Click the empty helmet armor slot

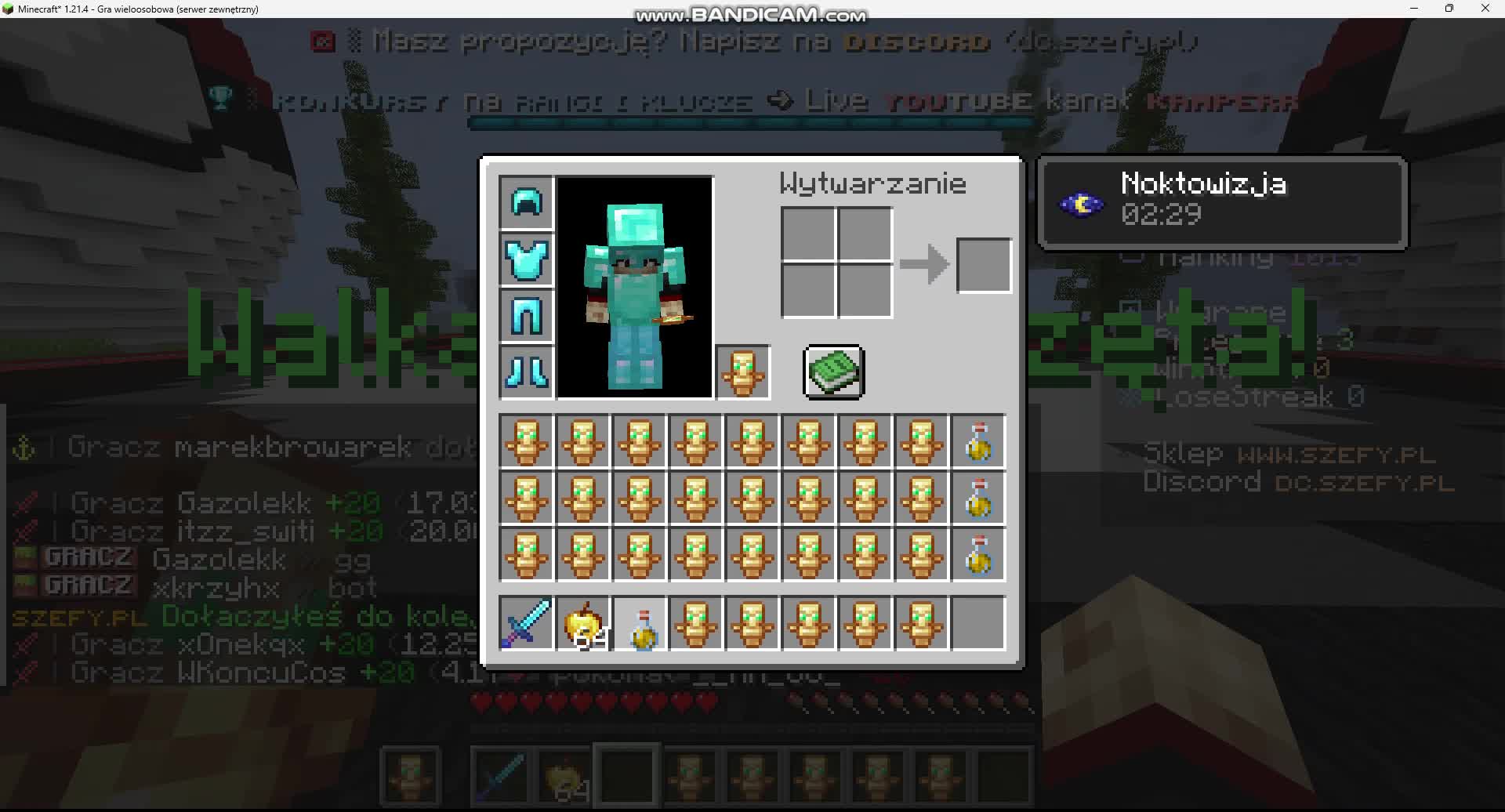(526, 202)
